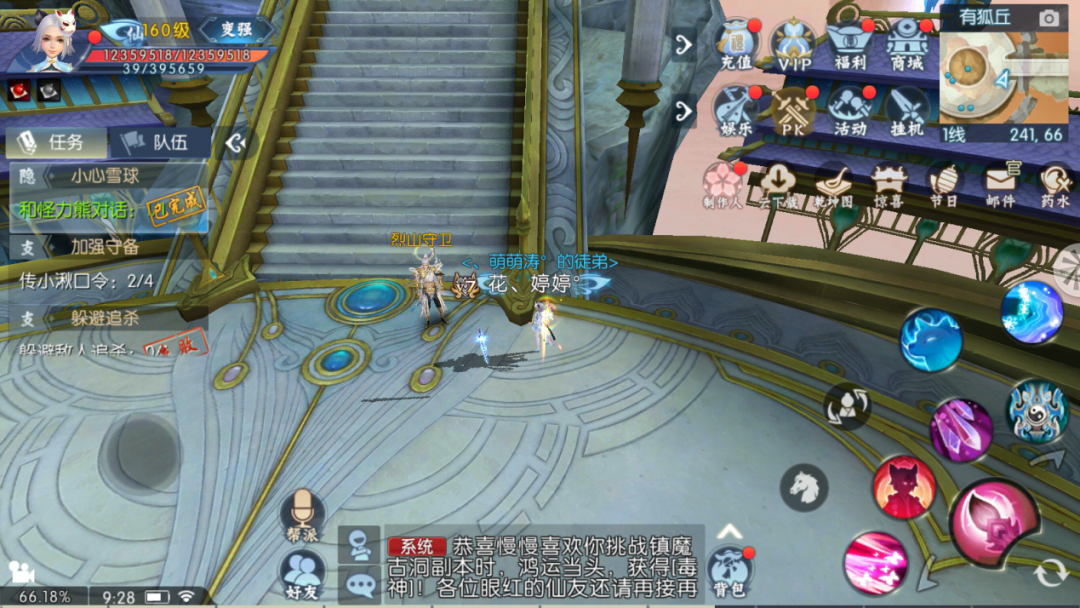This screenshot has height=608, width=1080.
Task: Open the 邮件 mail inbox
Action: click(x=1000, y=185)
